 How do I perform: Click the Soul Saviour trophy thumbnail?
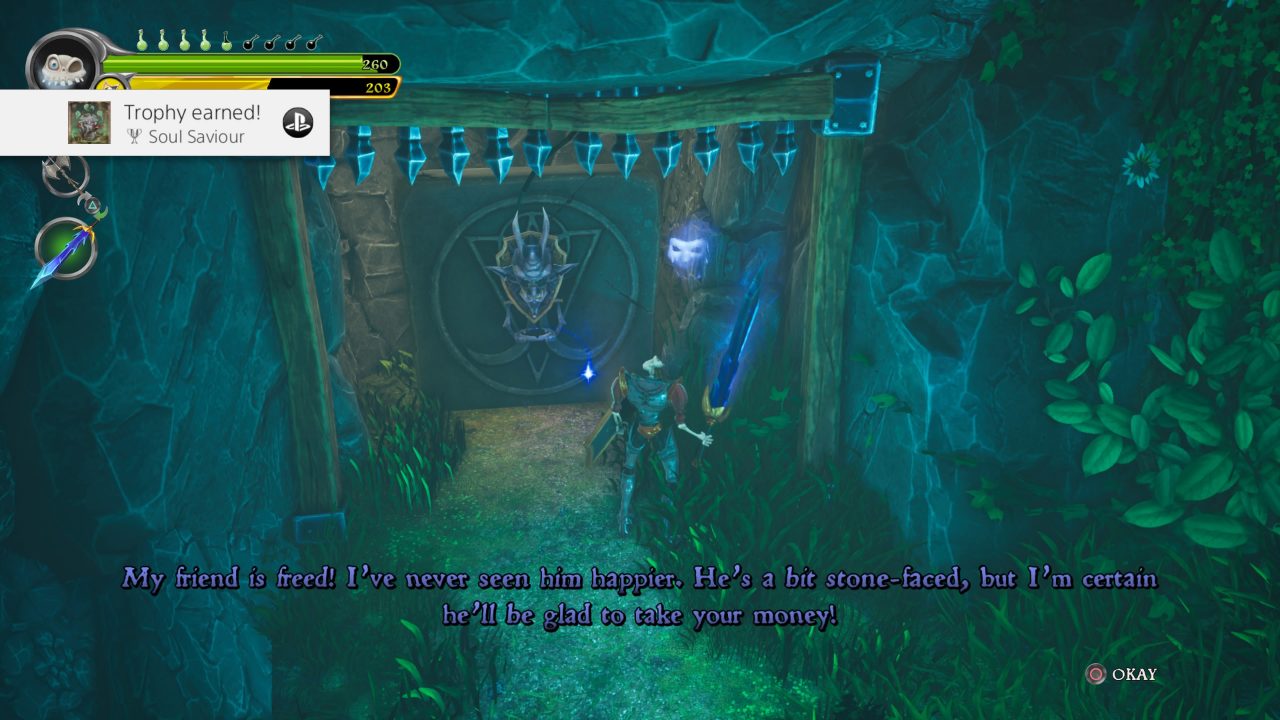click(x=89, y=123)
